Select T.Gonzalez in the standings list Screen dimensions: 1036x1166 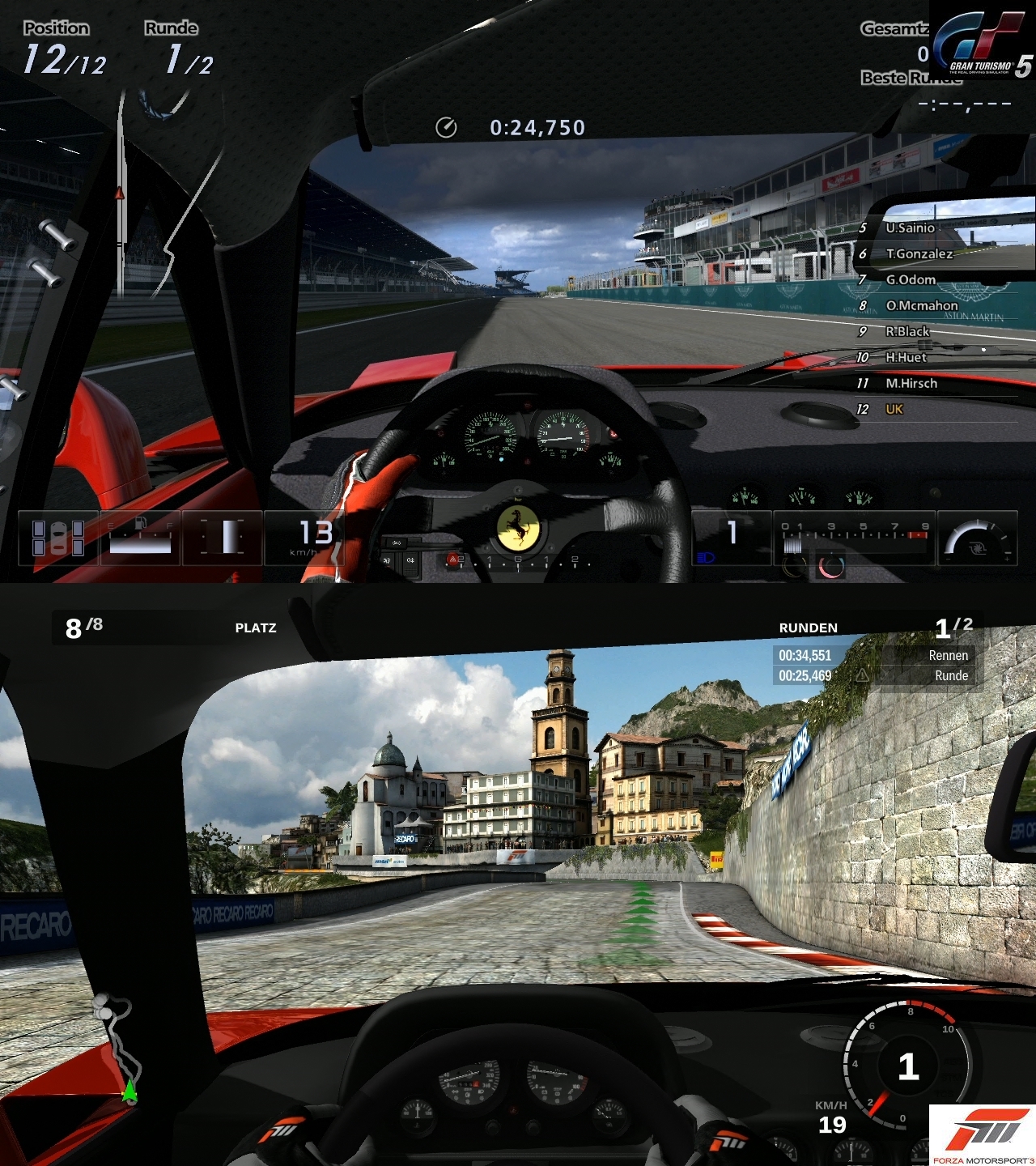coord(919,254)
